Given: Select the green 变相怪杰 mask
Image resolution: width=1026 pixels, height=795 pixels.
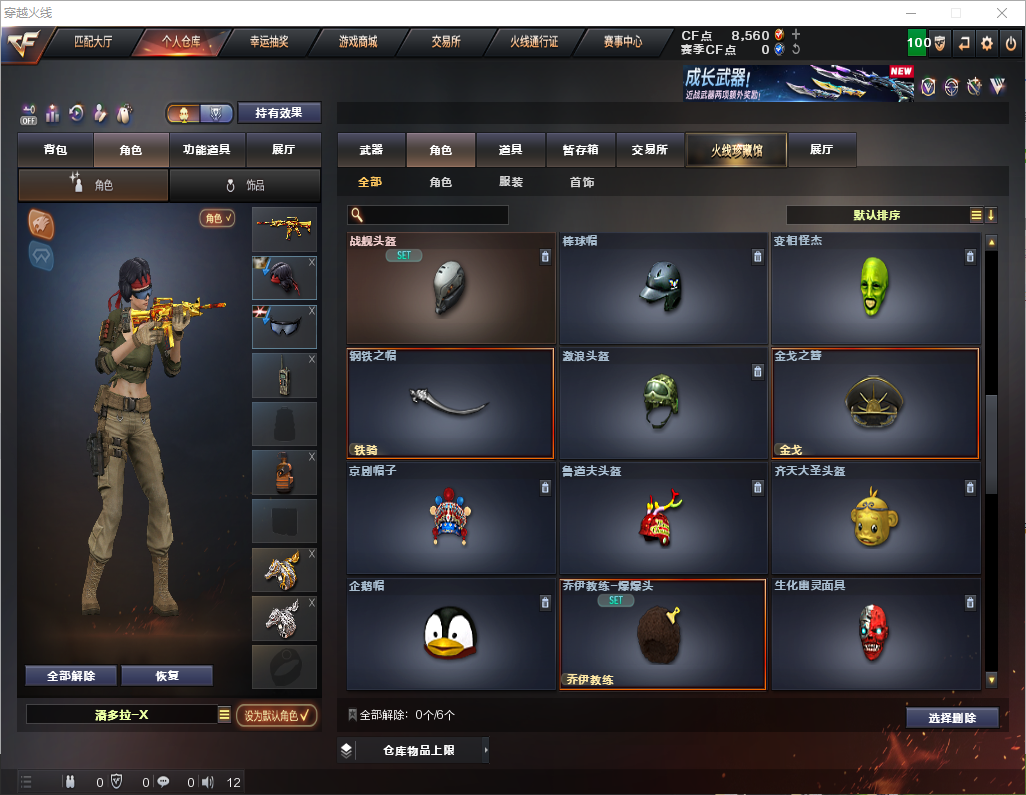Looking at the screenshot, I should point(874,288).
